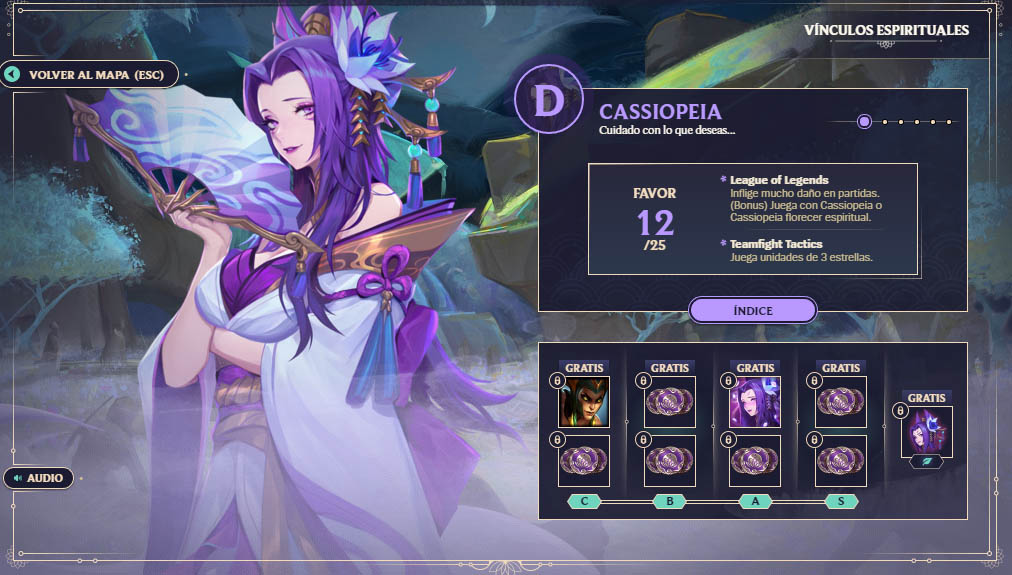Screen dimensions: 1012x575
Task: Click the Vínculos Espirituales header
Action: click(x=886, y=30)
